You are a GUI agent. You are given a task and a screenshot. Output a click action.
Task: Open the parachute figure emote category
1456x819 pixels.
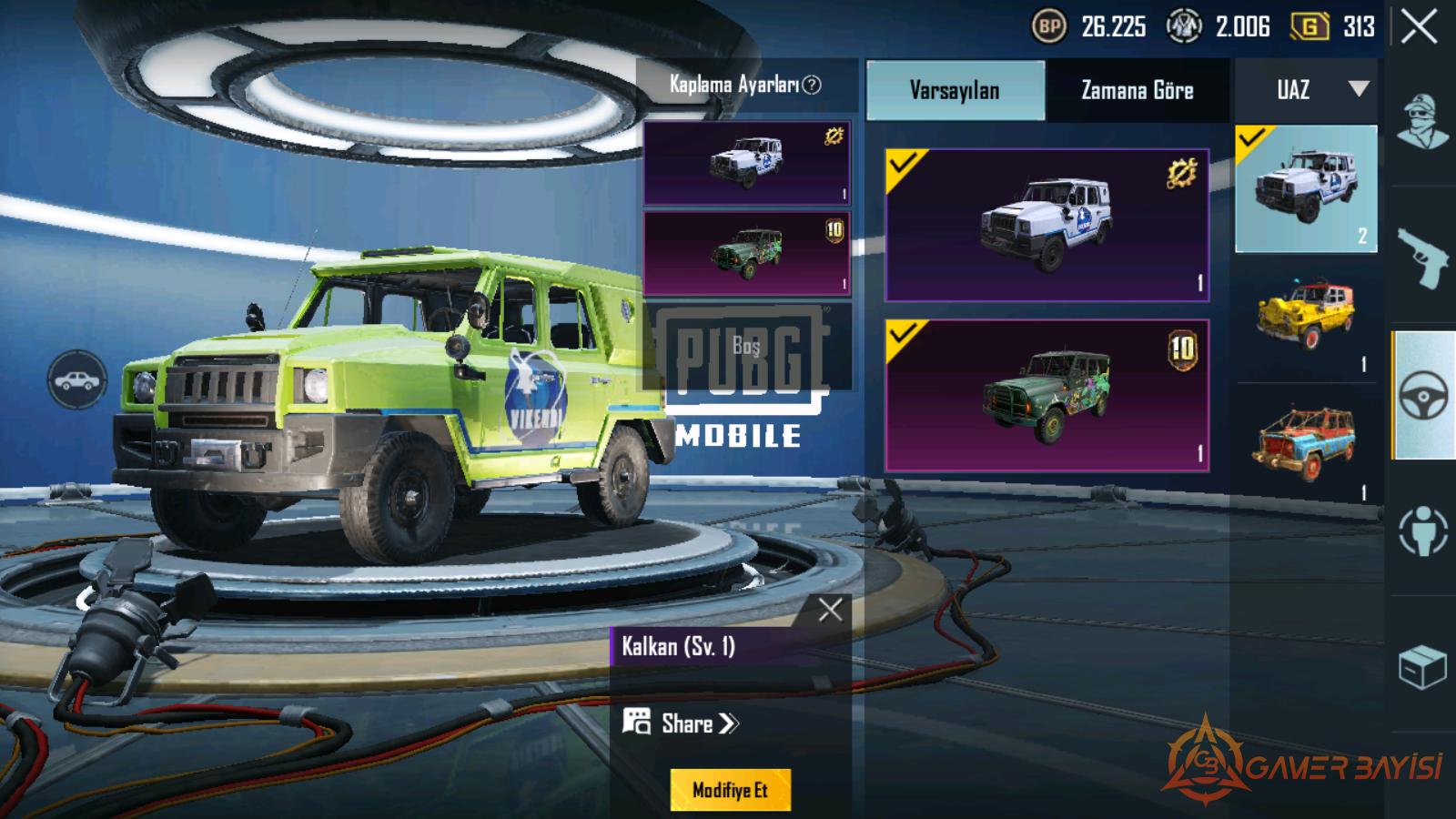click(x=1422, y=531)
